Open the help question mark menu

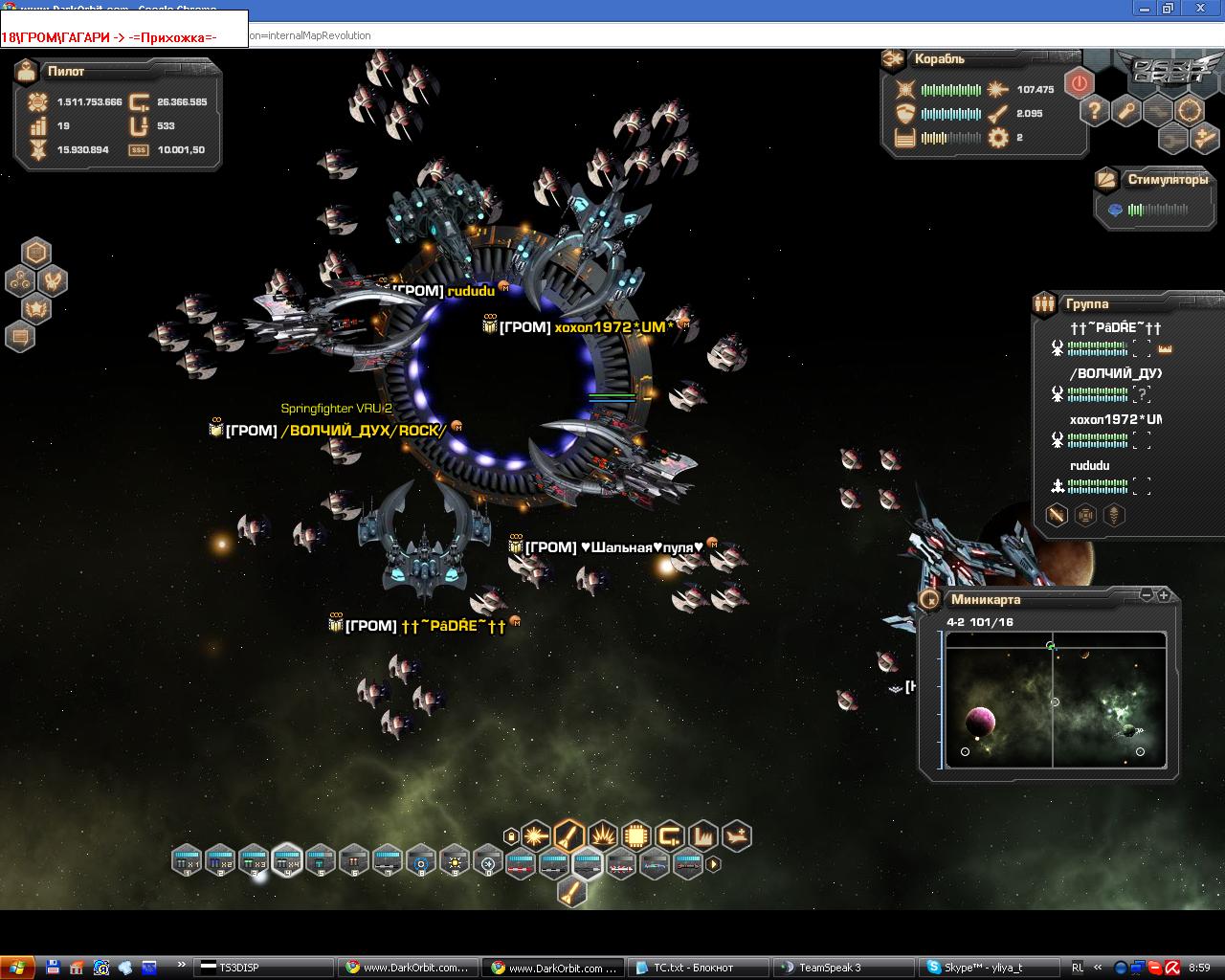pyautogui.click(x=1095, y=110)
